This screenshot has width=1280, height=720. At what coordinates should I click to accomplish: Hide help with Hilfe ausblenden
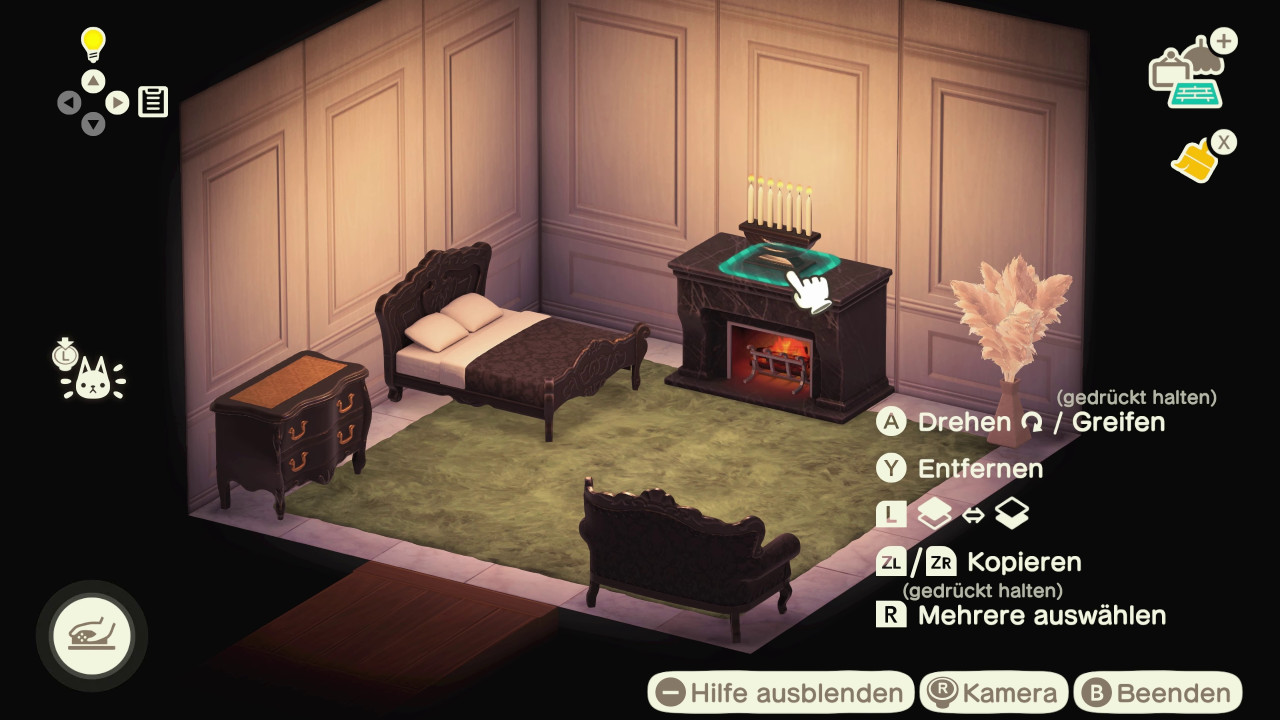[x=781, y=693]
